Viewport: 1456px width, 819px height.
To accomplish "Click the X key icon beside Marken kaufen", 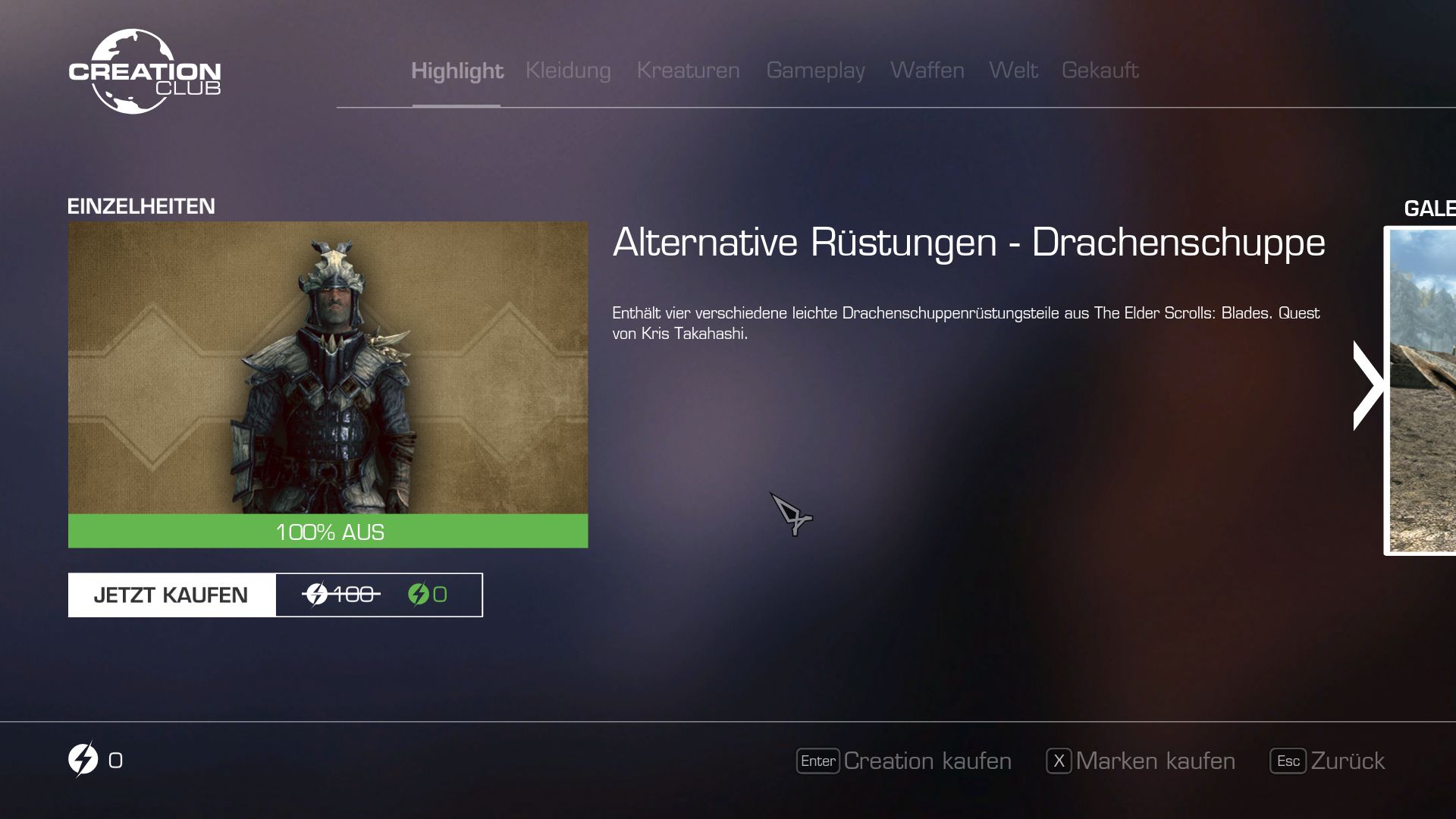I will (x=1057, y=761).
